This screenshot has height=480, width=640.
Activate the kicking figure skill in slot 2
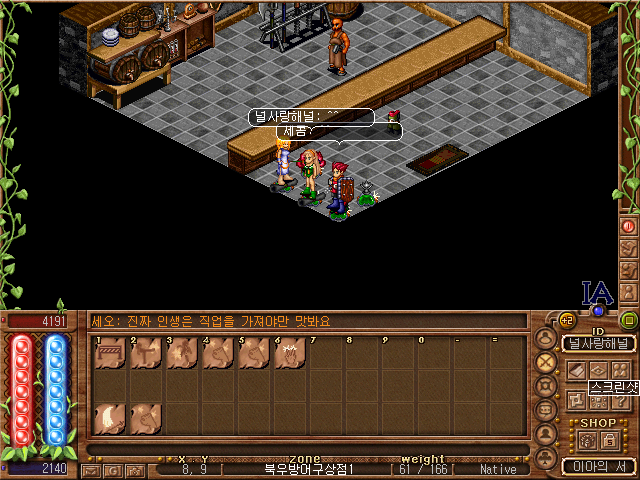point(145,354)
